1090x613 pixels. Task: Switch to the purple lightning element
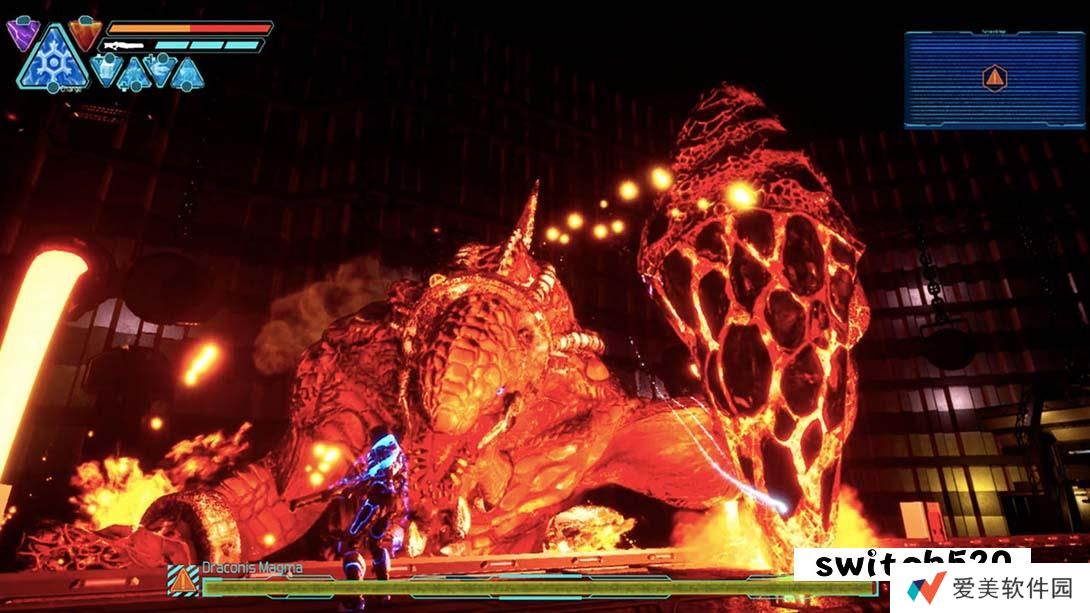21,34
